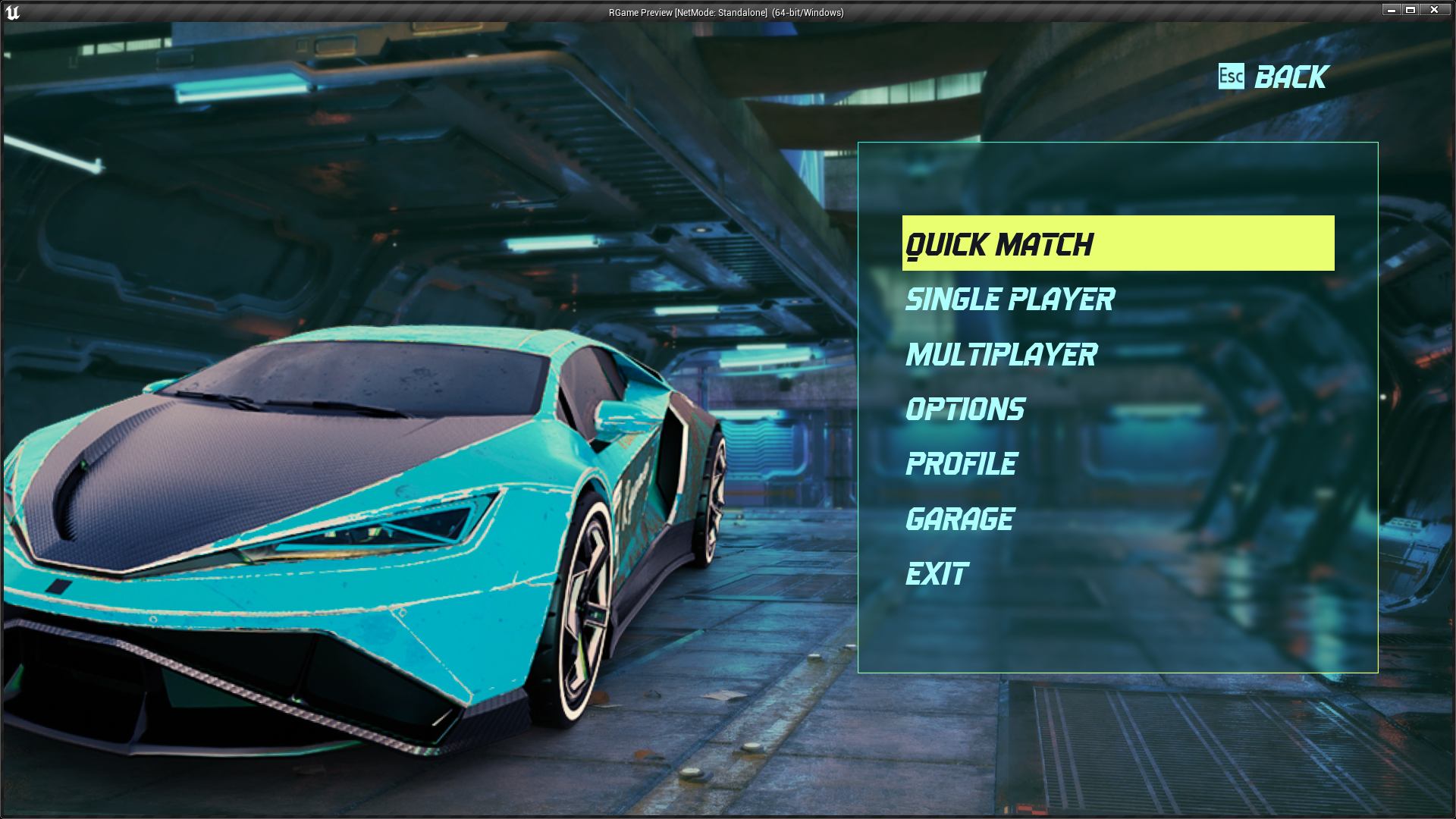Go back using the Back button
This screenshot has height=819, width=1456.
pyautogui.click(x=1289, y=77)
